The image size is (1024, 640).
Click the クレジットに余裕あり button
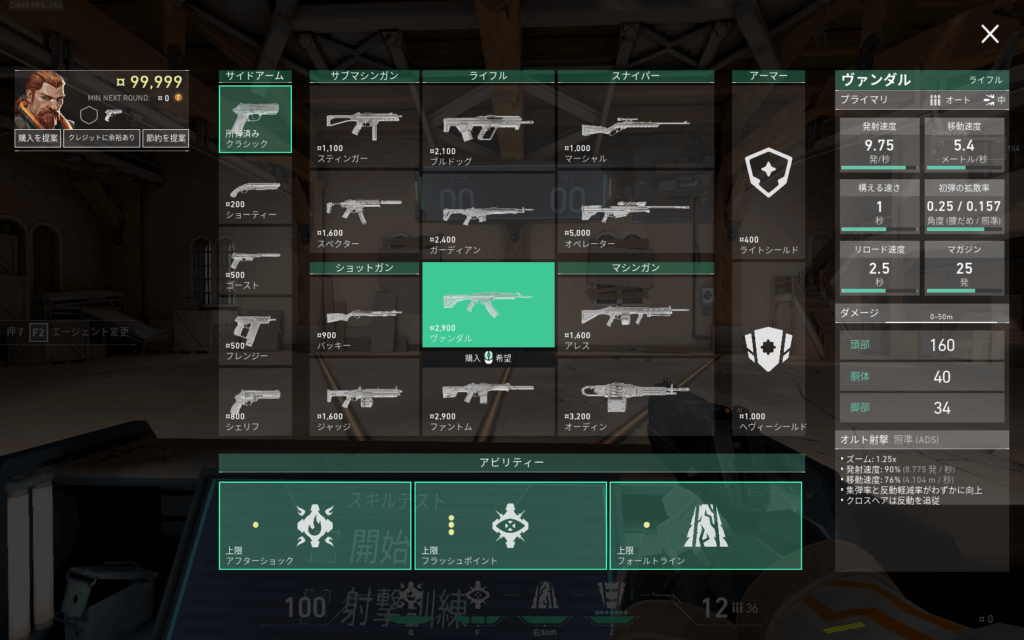point(101,139)
